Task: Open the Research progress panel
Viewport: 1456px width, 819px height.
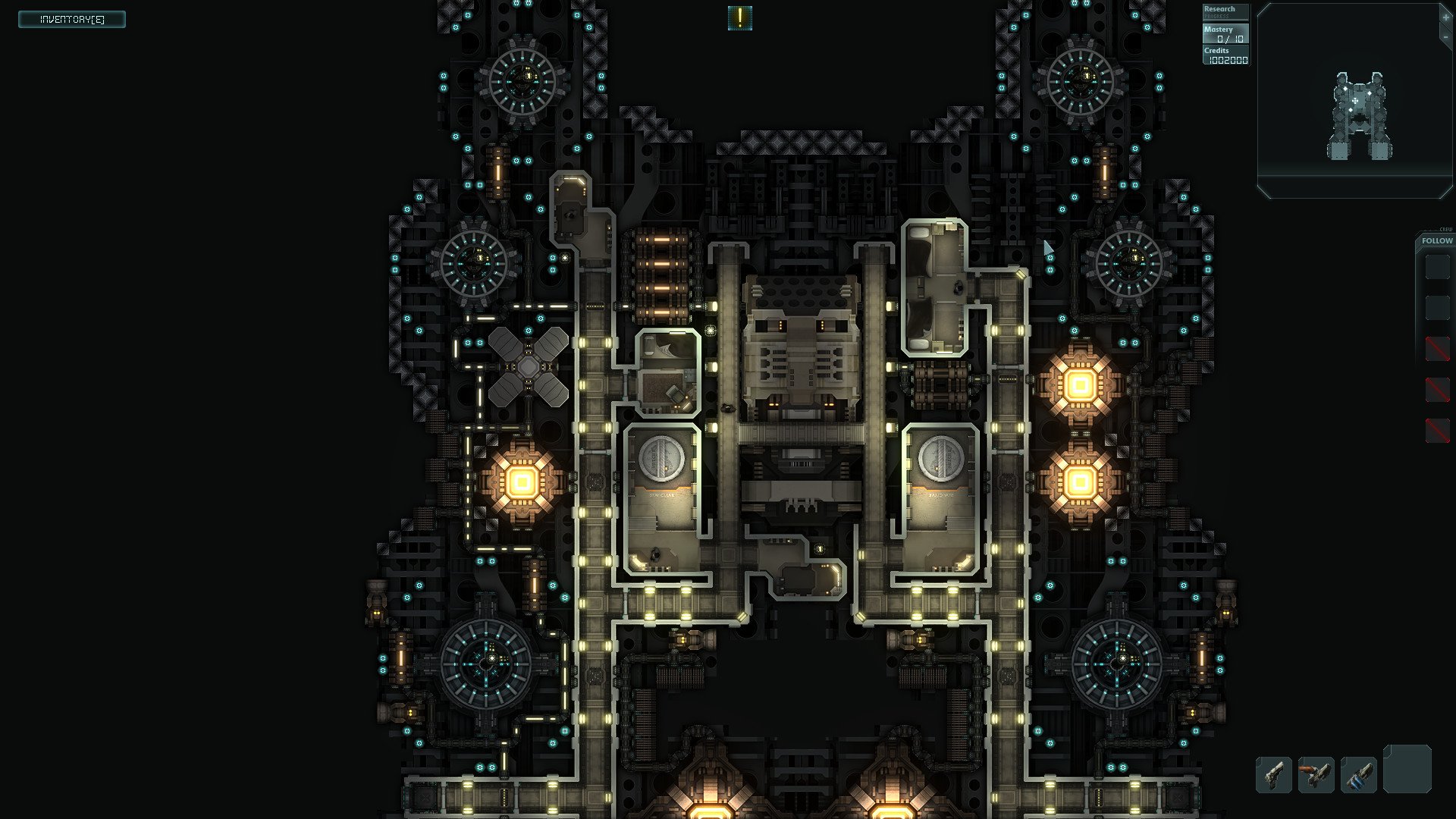Action: (x=1225, y=12)
